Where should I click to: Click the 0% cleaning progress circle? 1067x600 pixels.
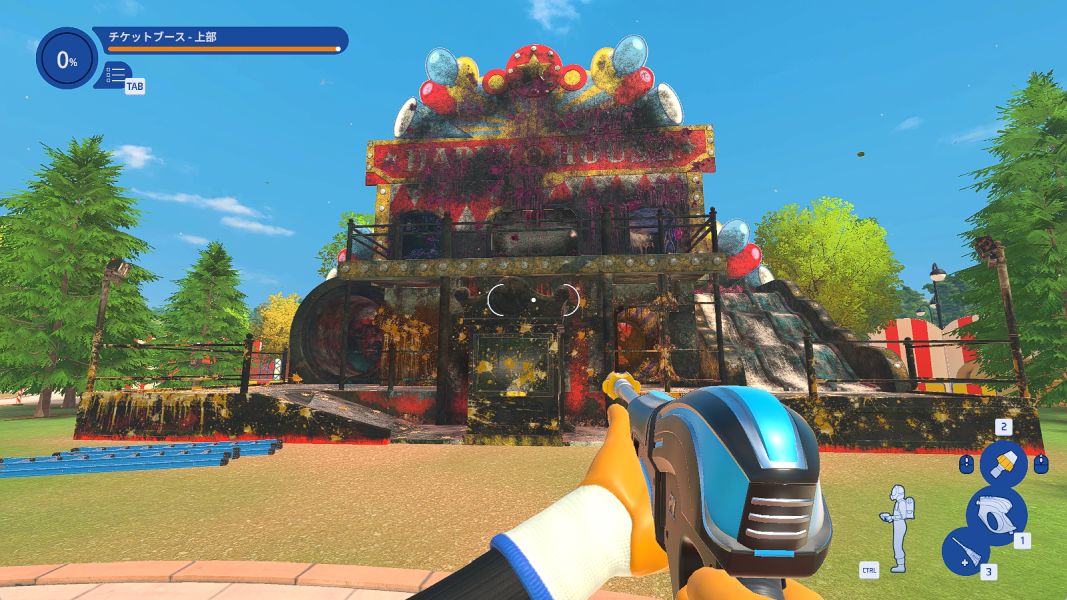pos(66,60)
